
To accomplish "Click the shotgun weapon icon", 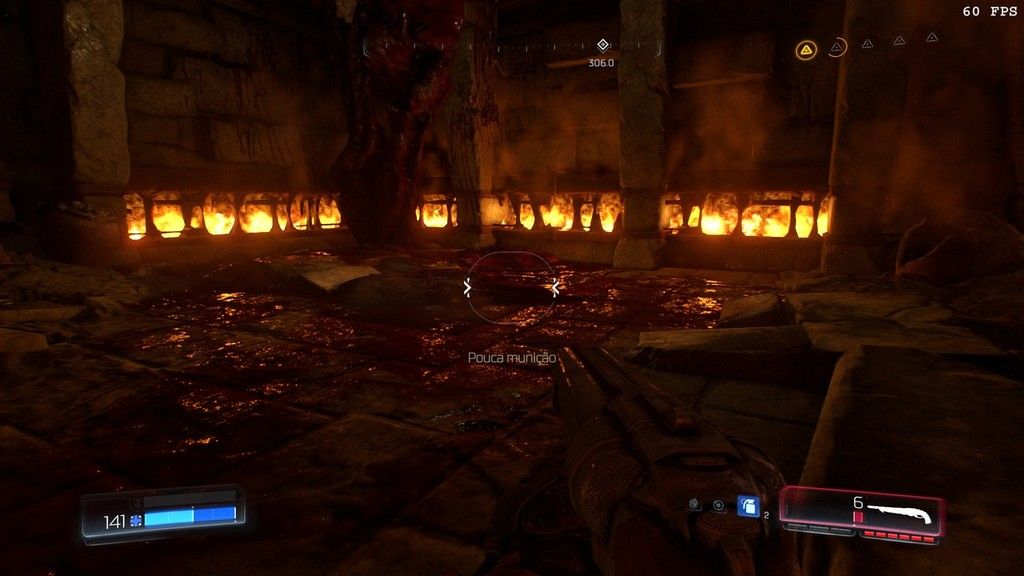I will pos(898,513).
